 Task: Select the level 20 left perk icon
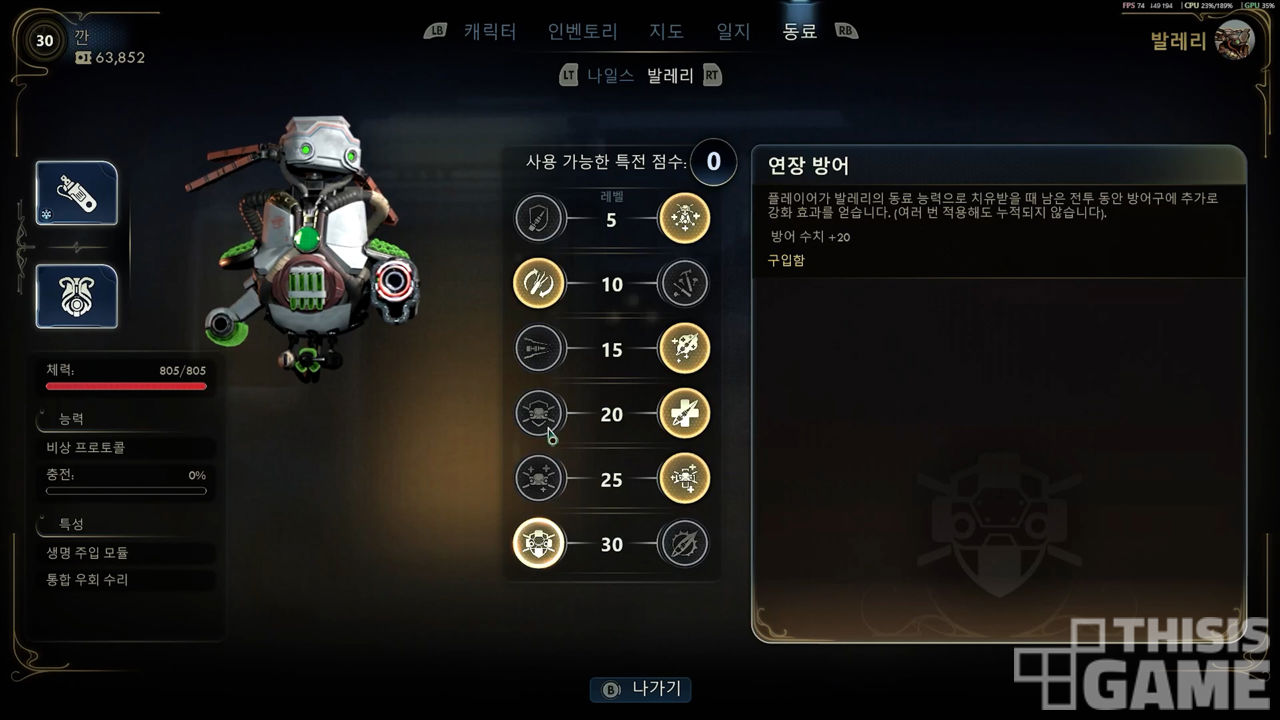coord(540,414)
